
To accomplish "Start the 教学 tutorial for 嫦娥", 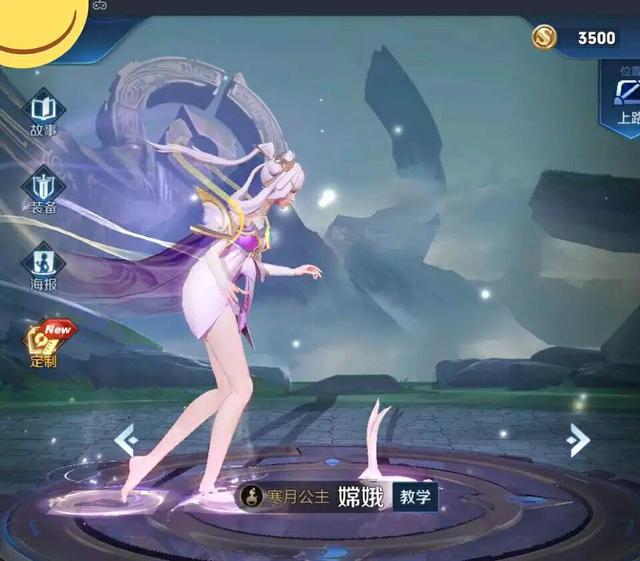I will click(x=414, y=496).
